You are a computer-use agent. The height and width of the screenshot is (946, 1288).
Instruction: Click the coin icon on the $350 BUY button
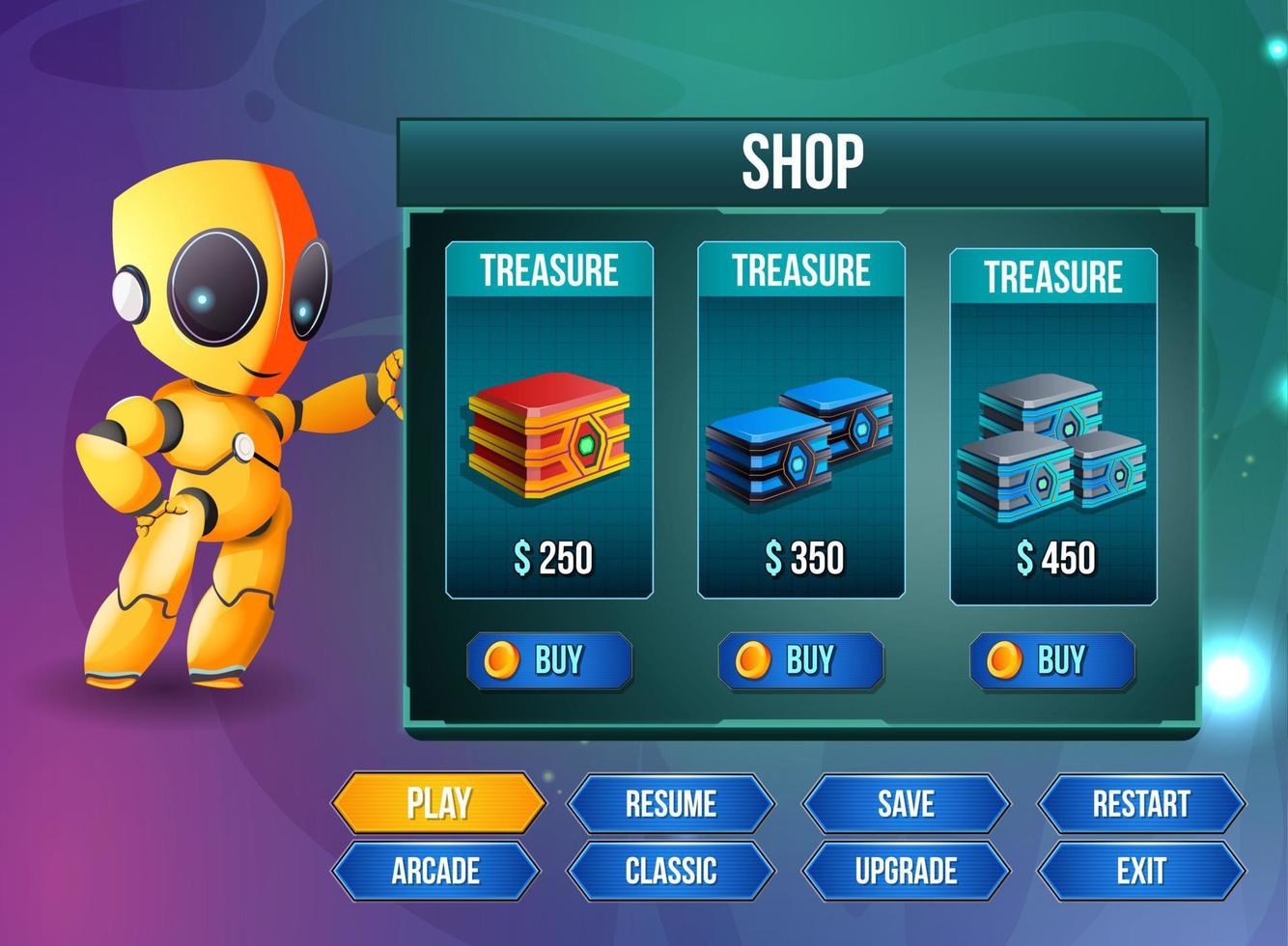752,659
